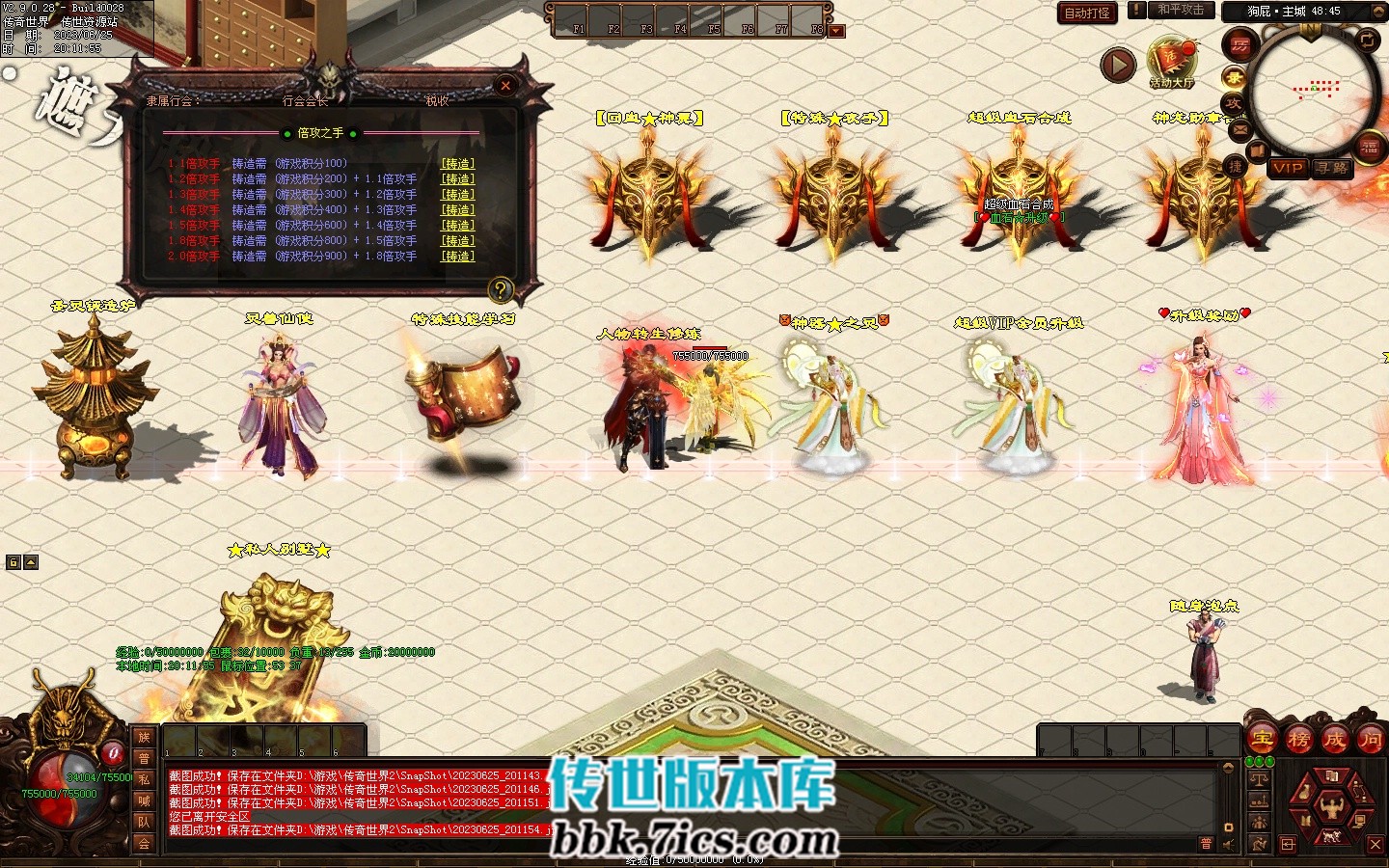Open the 问 help round button
This screenshot has height=868, width=1389.
coord(1370,741)
